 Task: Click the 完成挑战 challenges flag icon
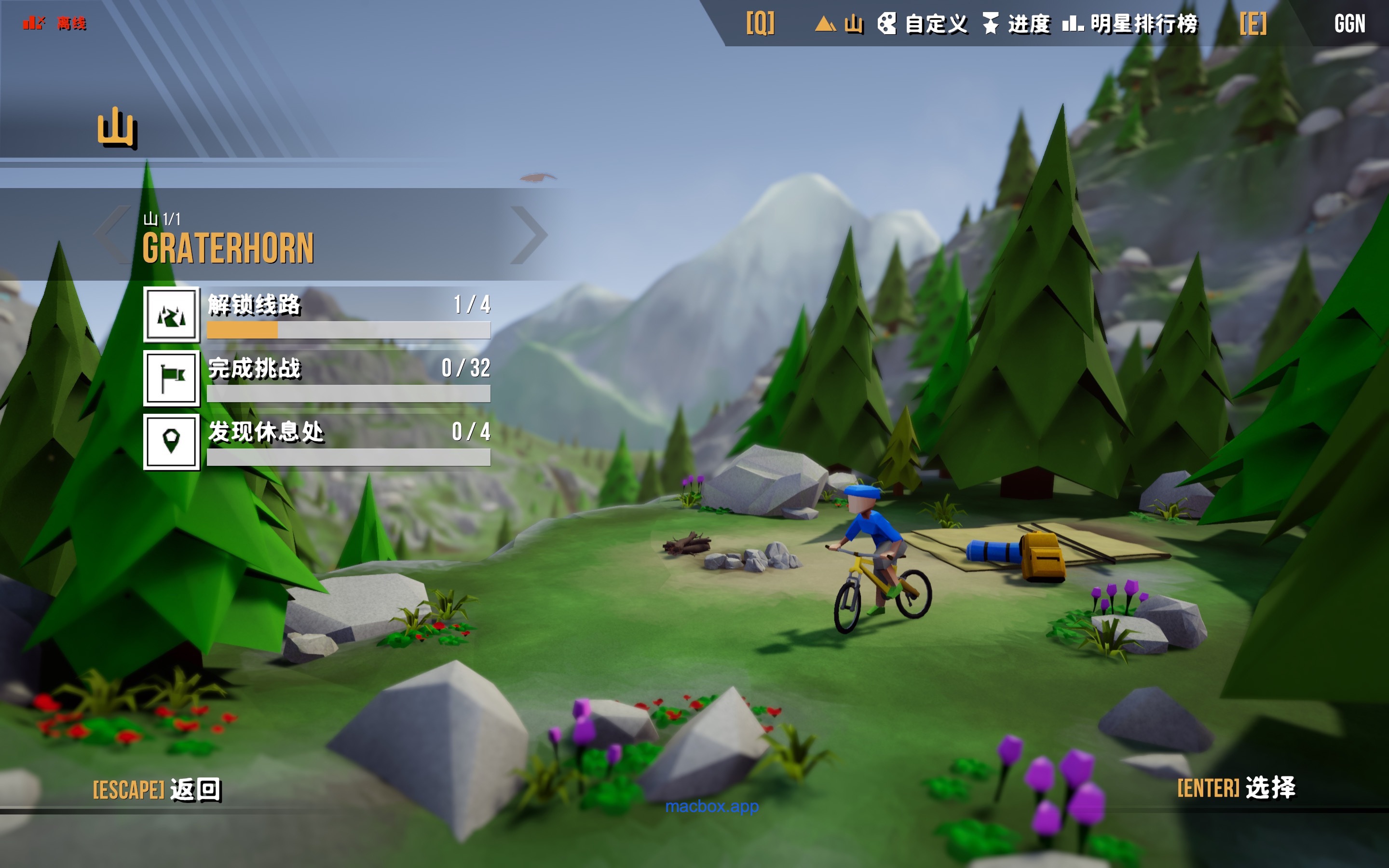coord(172,379)
